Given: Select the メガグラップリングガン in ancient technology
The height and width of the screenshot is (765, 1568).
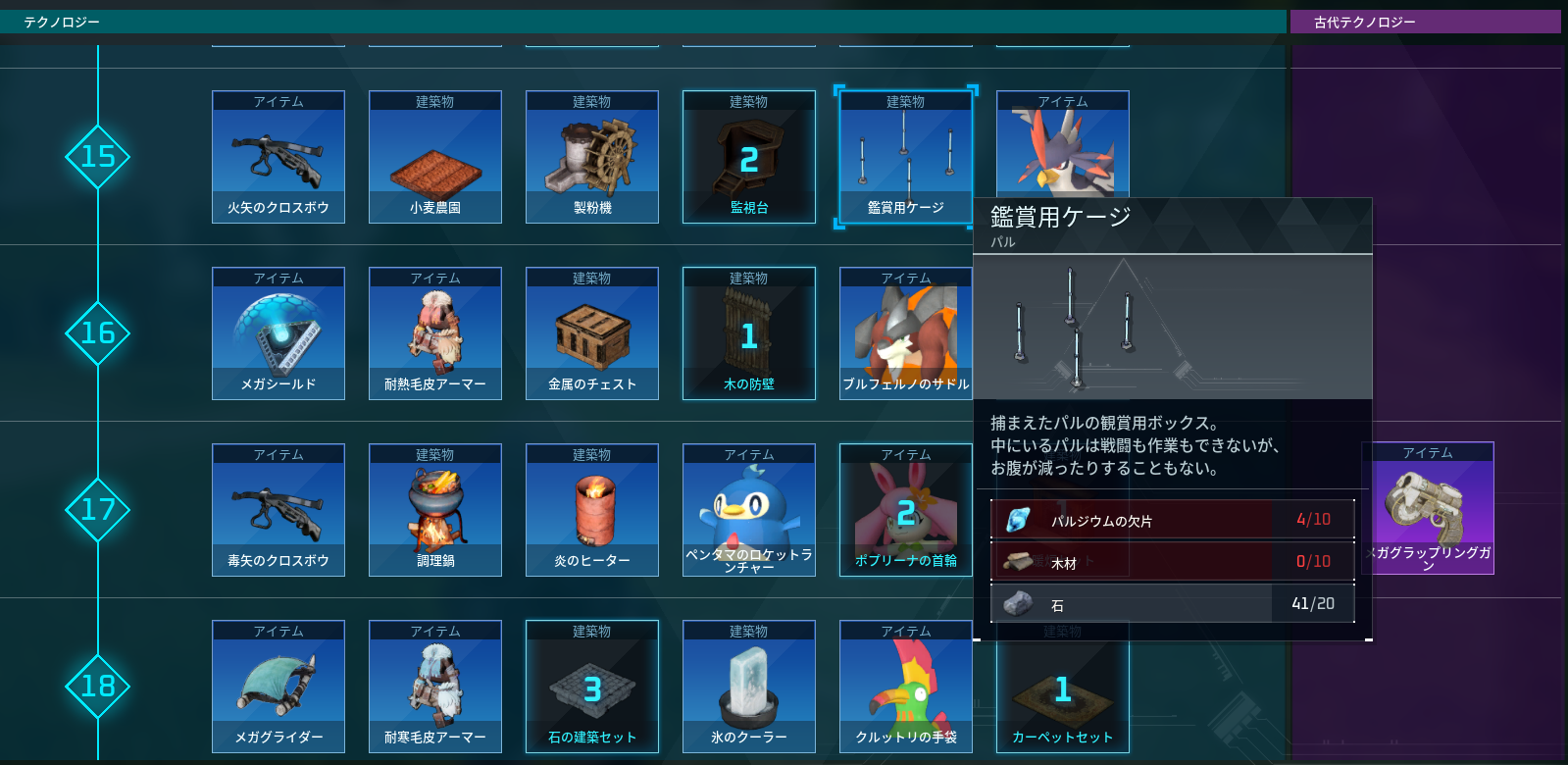Looking at the screenshot, I should 1429,507.
